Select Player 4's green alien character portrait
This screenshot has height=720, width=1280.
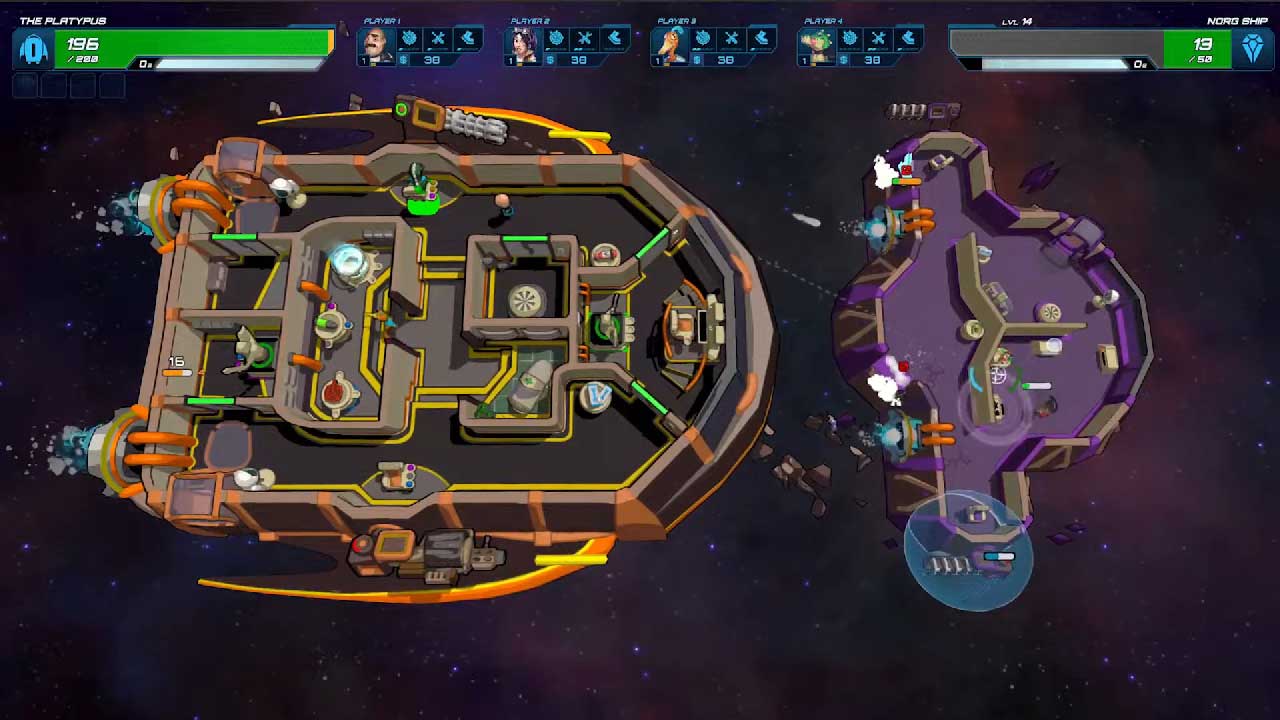817,44
